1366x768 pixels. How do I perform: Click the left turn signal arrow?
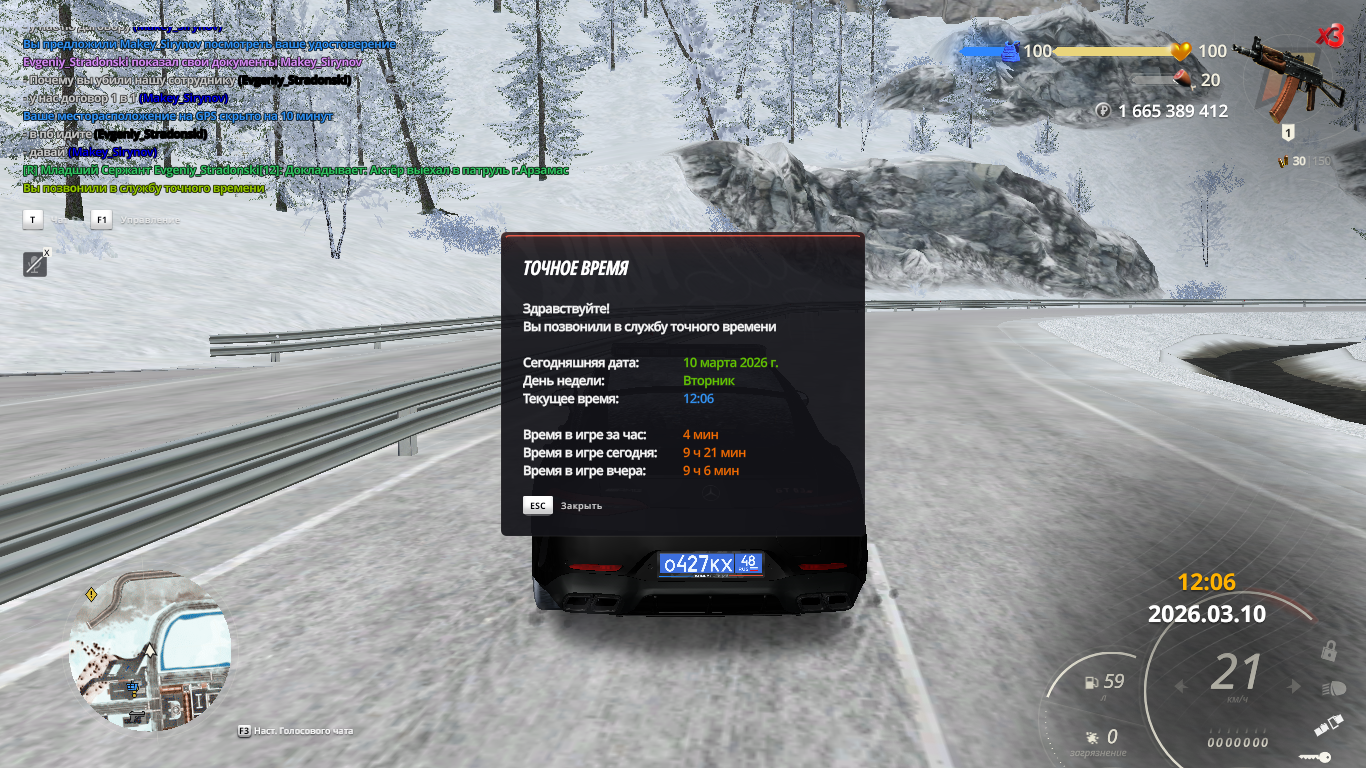1181,686
